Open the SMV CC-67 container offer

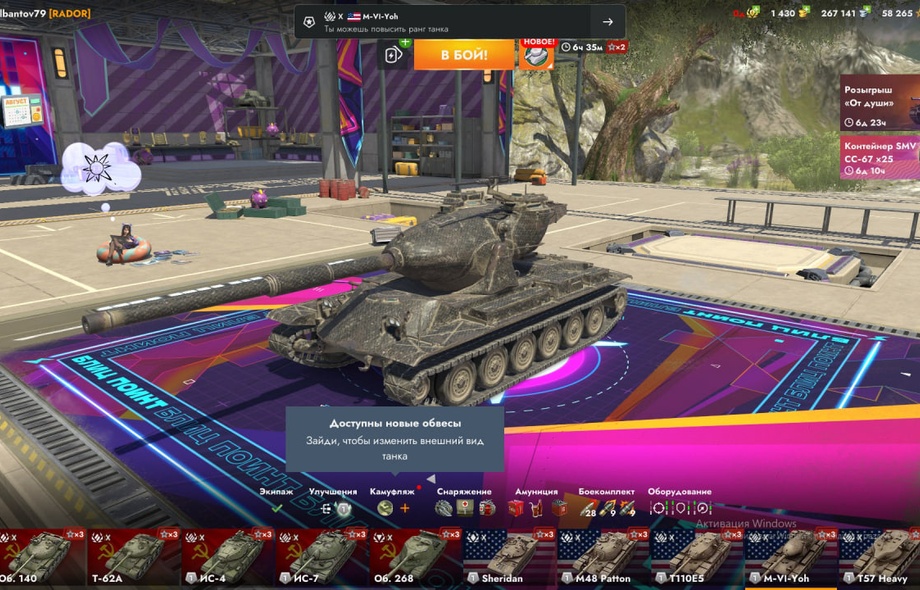point(879,157)
